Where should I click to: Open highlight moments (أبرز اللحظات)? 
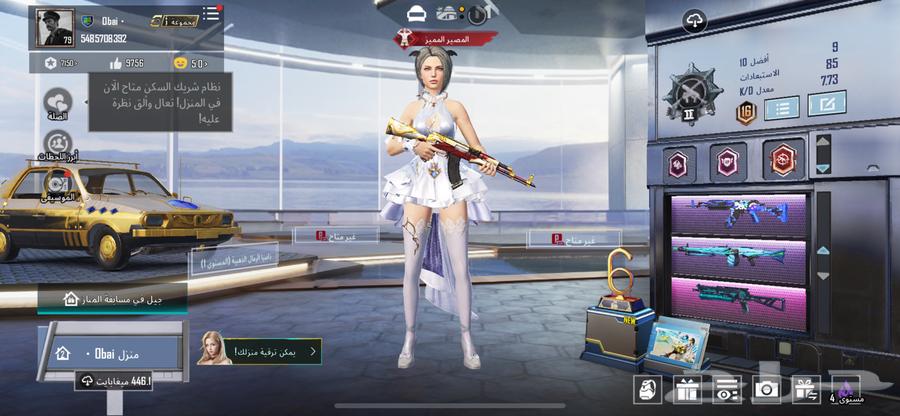point(58,145)
